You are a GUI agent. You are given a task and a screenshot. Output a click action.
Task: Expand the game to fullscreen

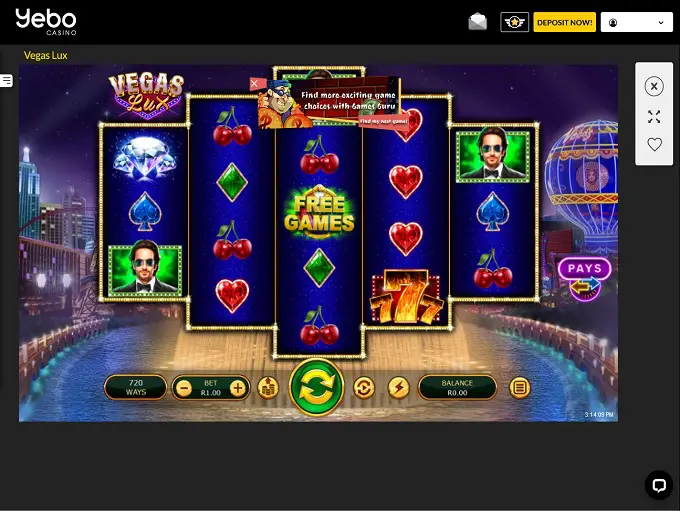coord(654,116)
